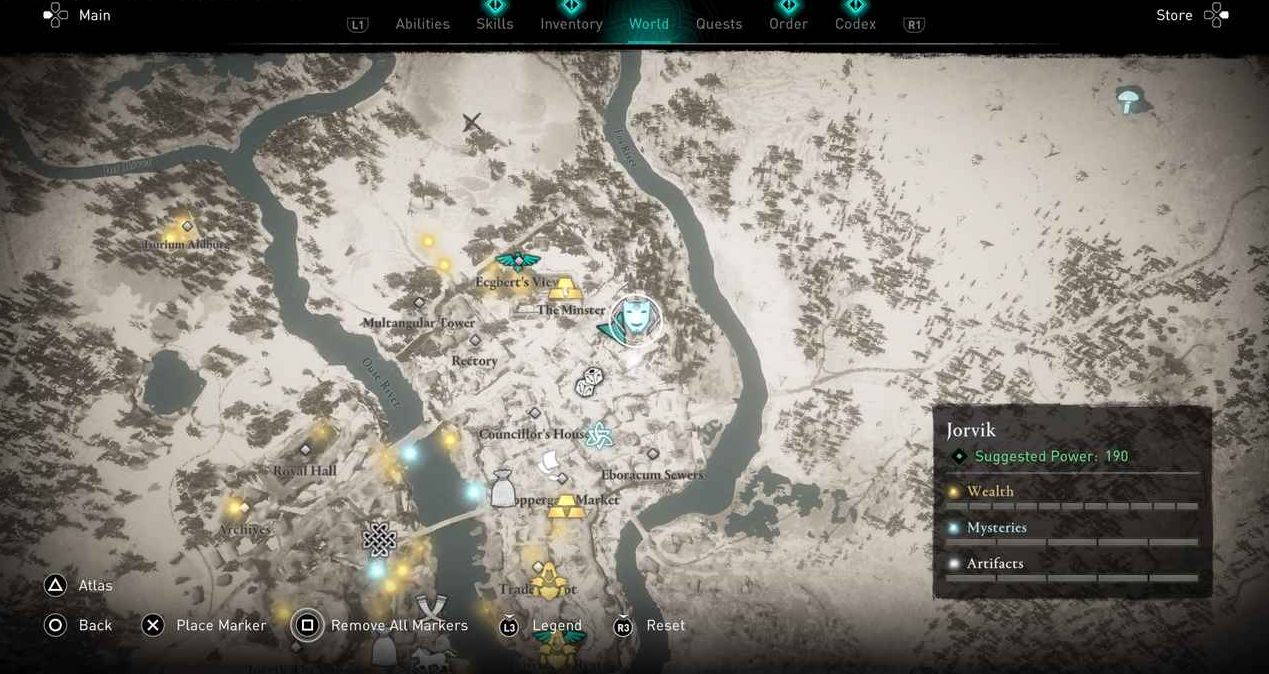Select the mushroom mystery marker
The height and width of the screenshot is (674, 1269).
click(1131, 98)
